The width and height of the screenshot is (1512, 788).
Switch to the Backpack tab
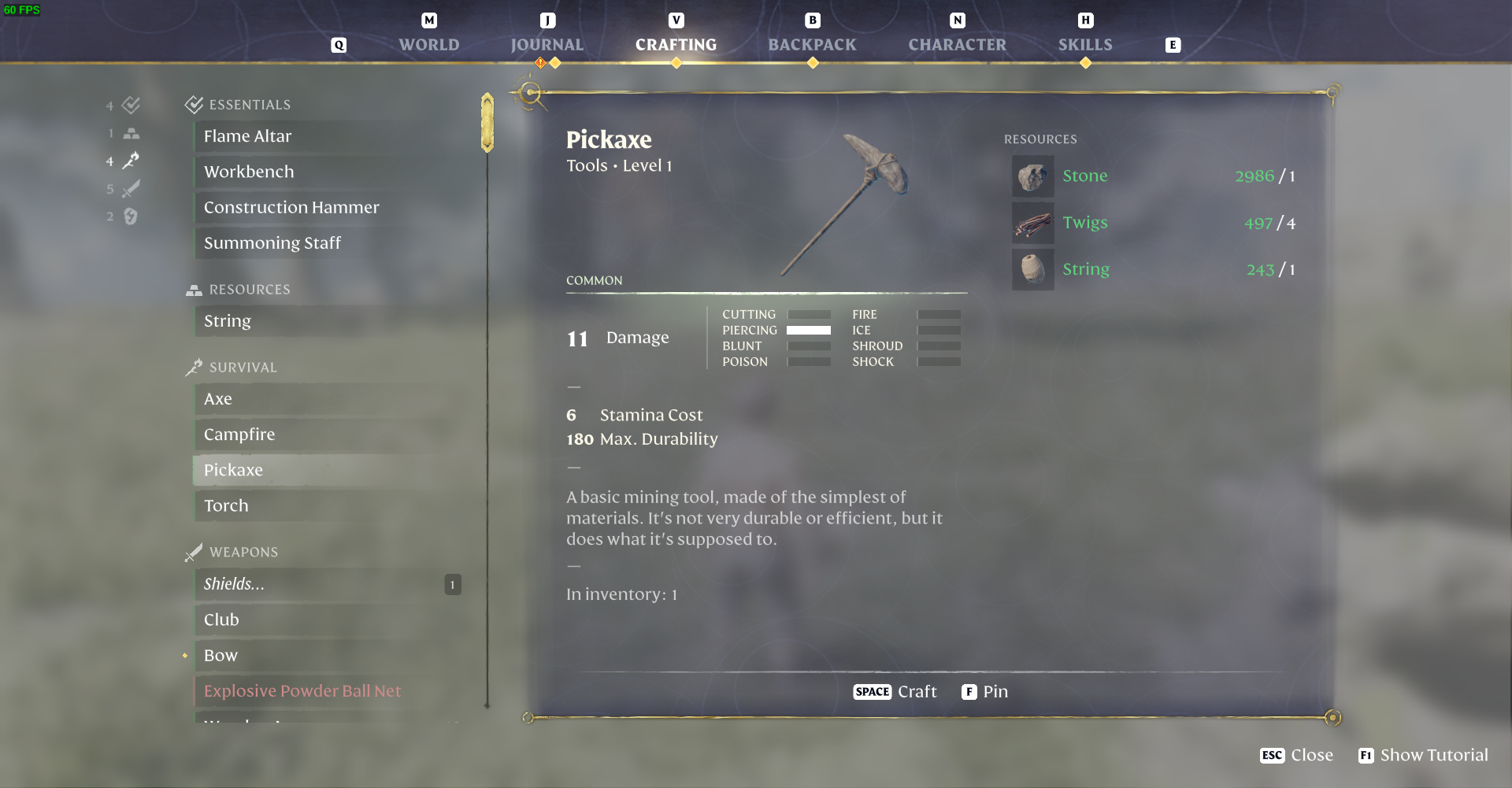(x=812, y=45)
